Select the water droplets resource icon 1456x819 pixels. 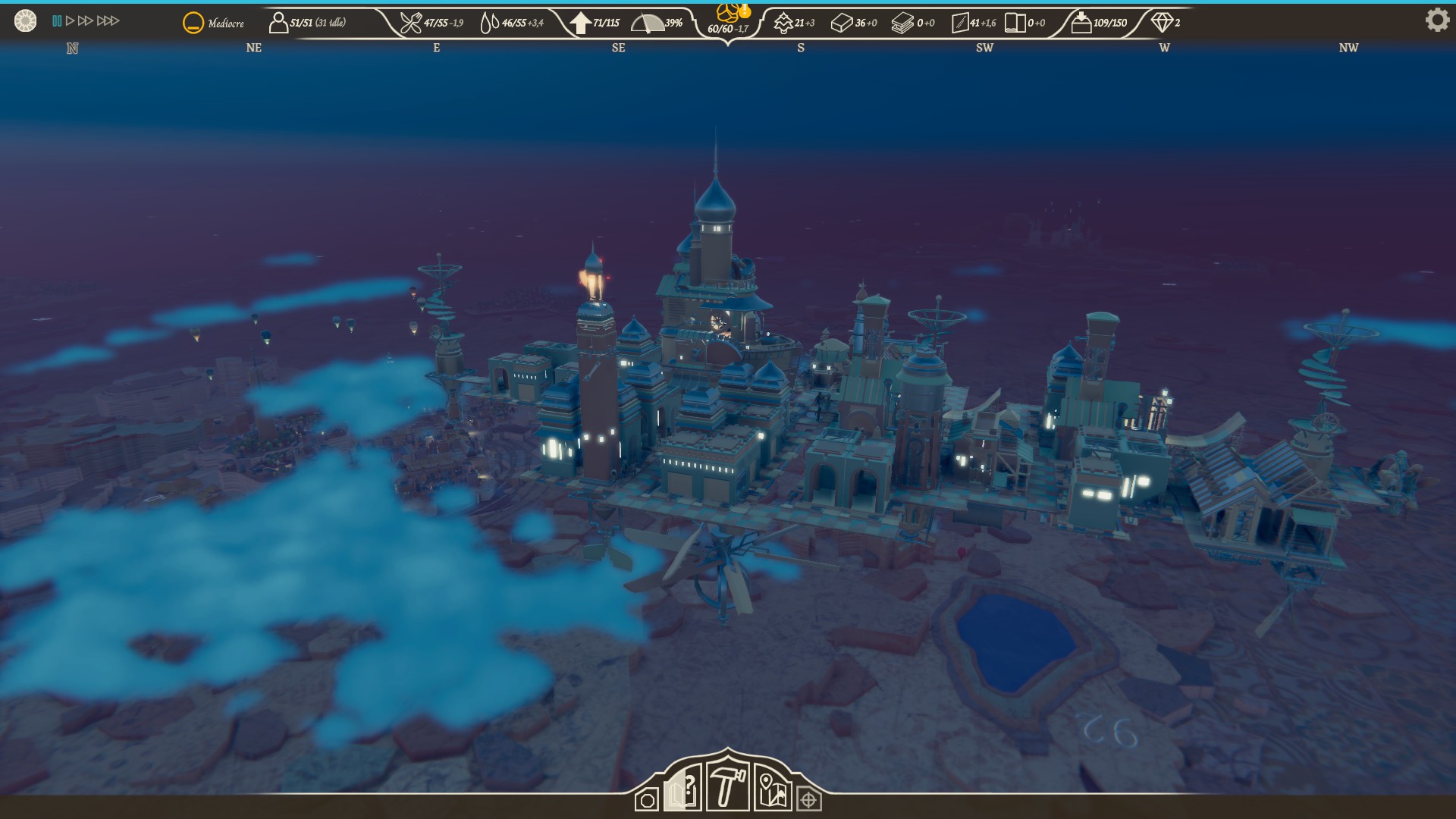point(489,24)
